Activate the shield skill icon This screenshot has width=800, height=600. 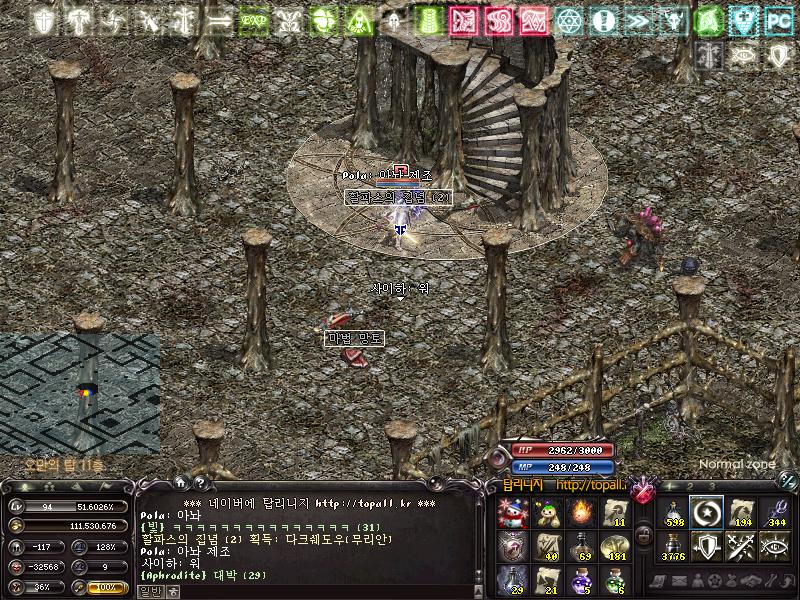pyautogui.click(x=707, y=546)
